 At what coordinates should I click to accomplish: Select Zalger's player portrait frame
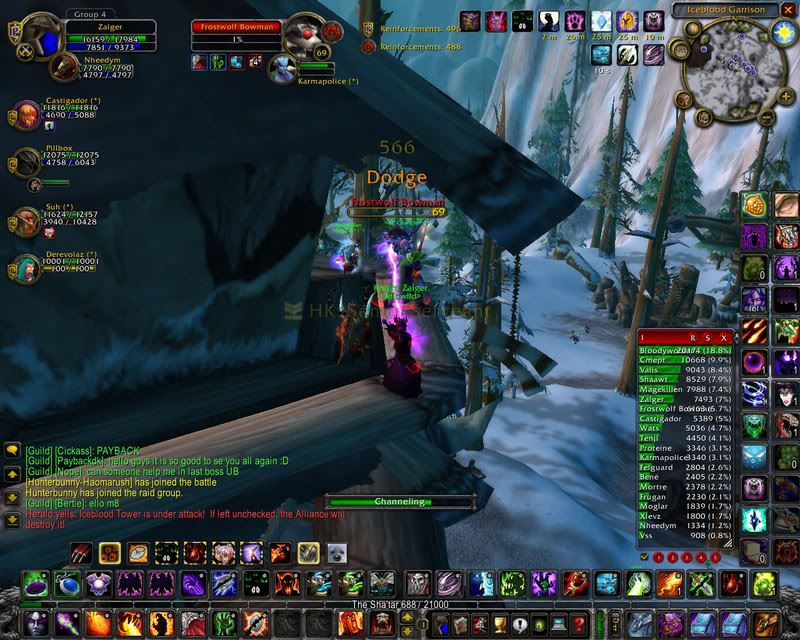click(x=42, y=38)
